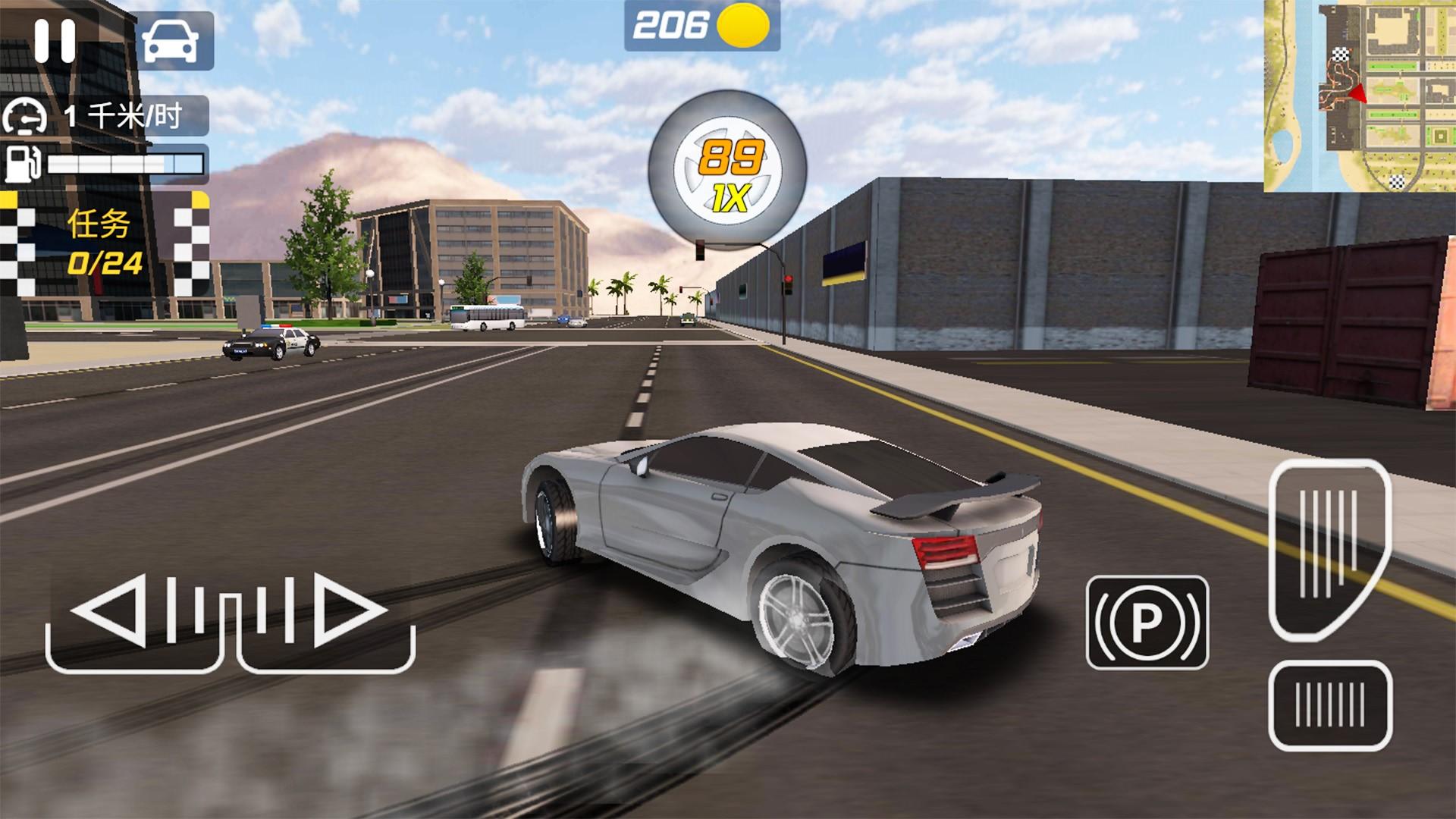This screenshot has height=819, width=1456.
Task: Tap the wide brake pedal
Action: [1329, 705]
